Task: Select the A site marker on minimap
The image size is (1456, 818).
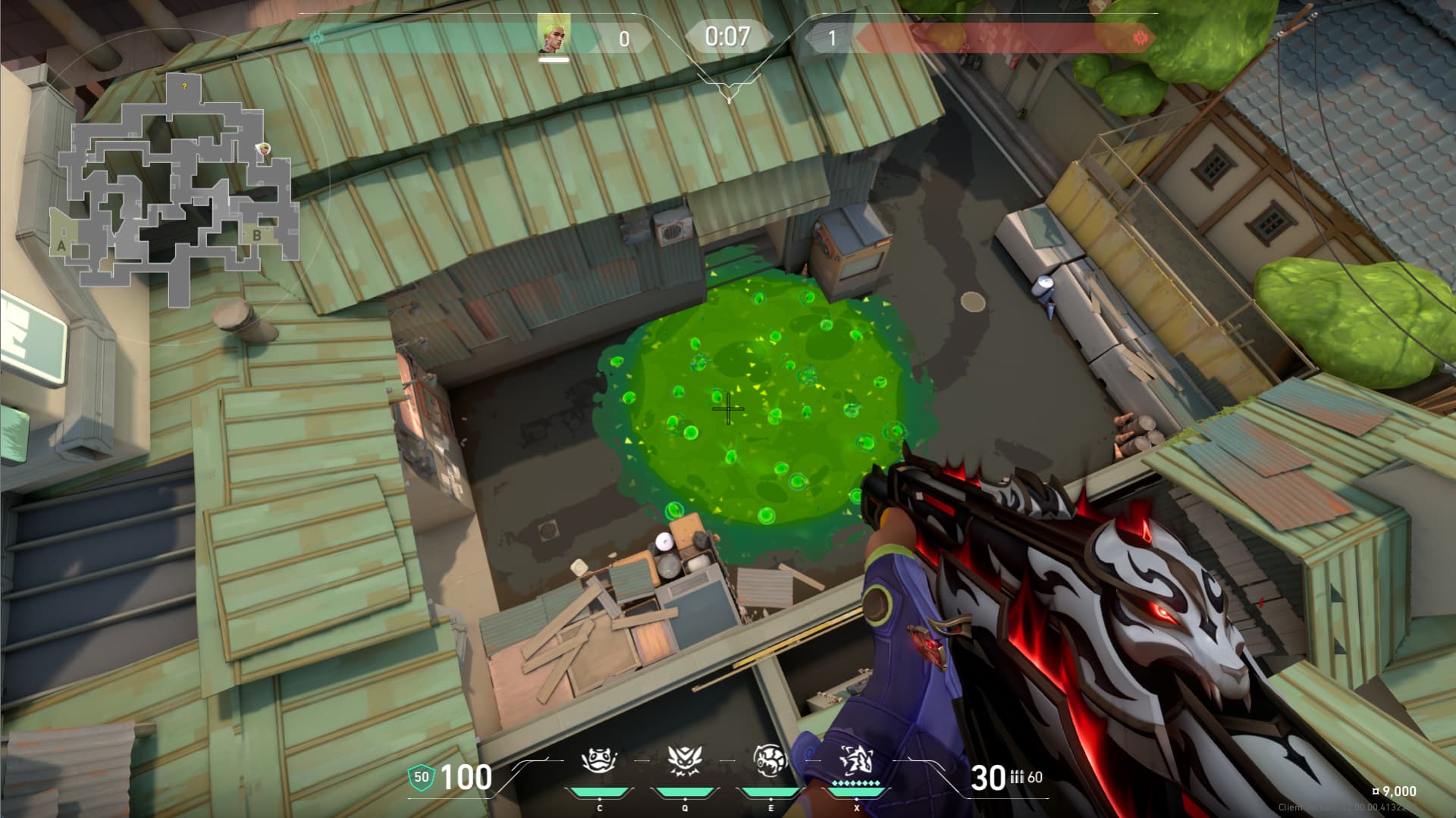Action: coord(61,246)
